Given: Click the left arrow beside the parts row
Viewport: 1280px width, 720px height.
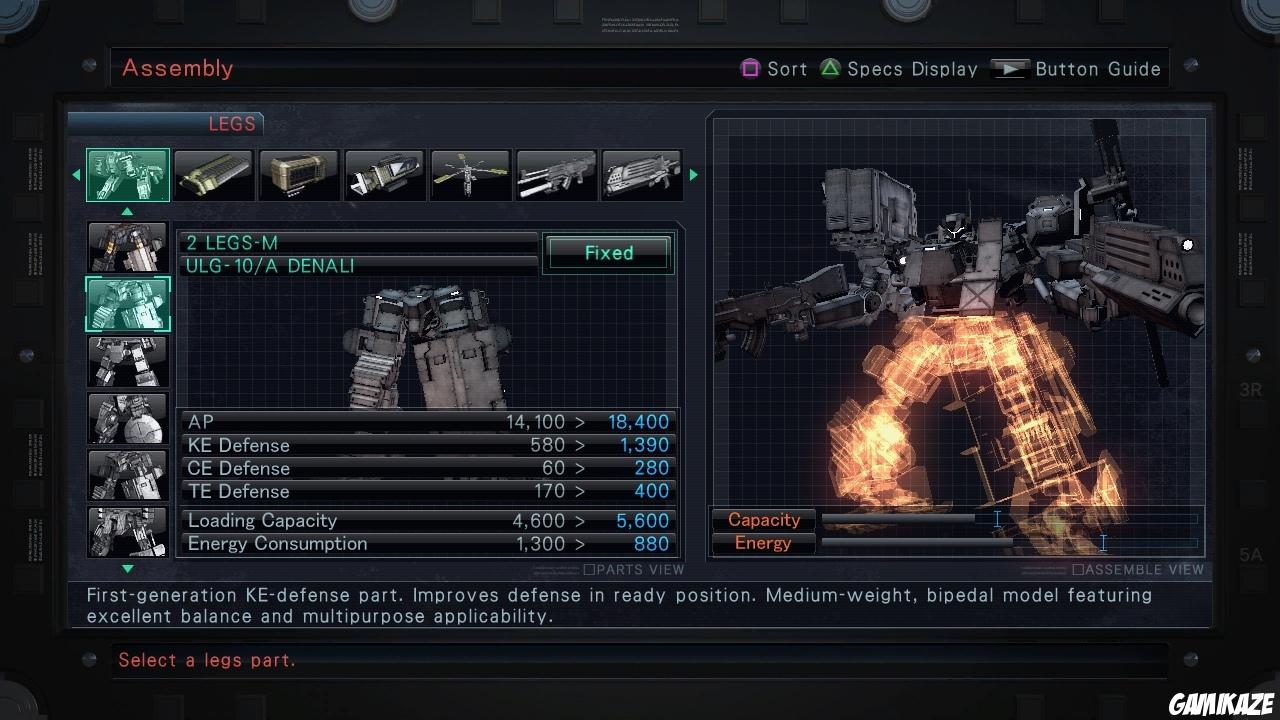Looking at the screenshot, I should (76, 174).
